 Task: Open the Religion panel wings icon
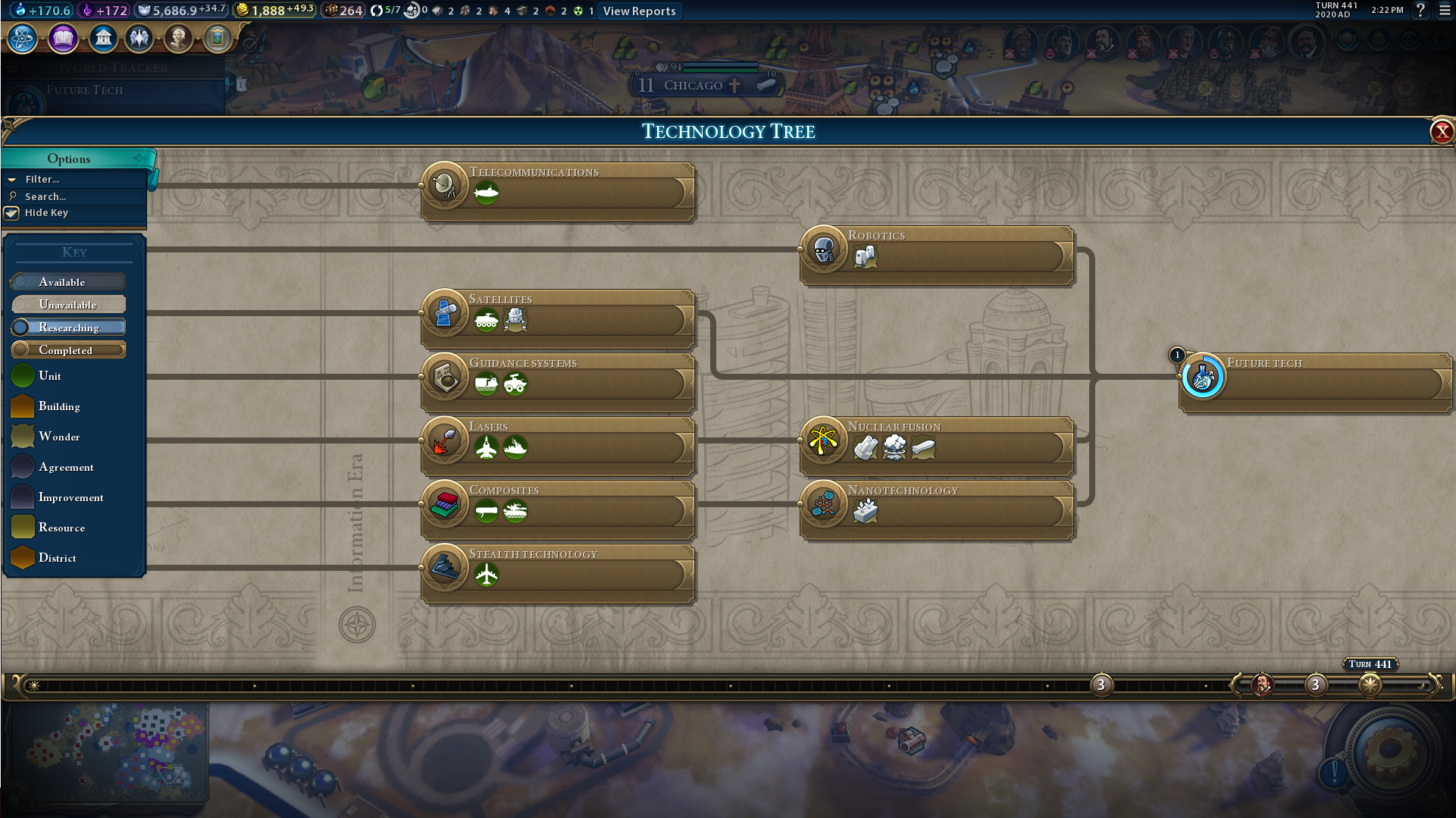coord(139,38)
